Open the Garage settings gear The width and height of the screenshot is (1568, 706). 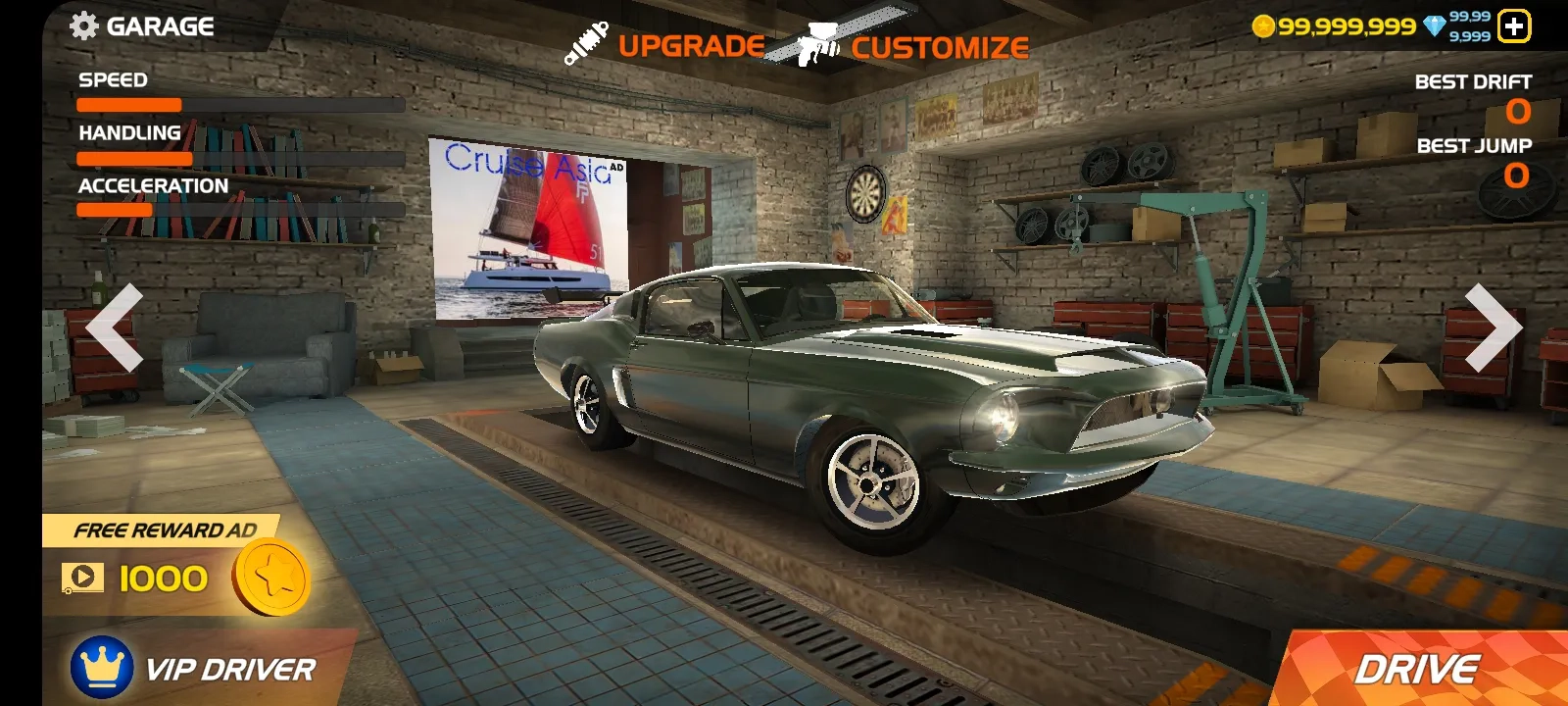[85, 26]
